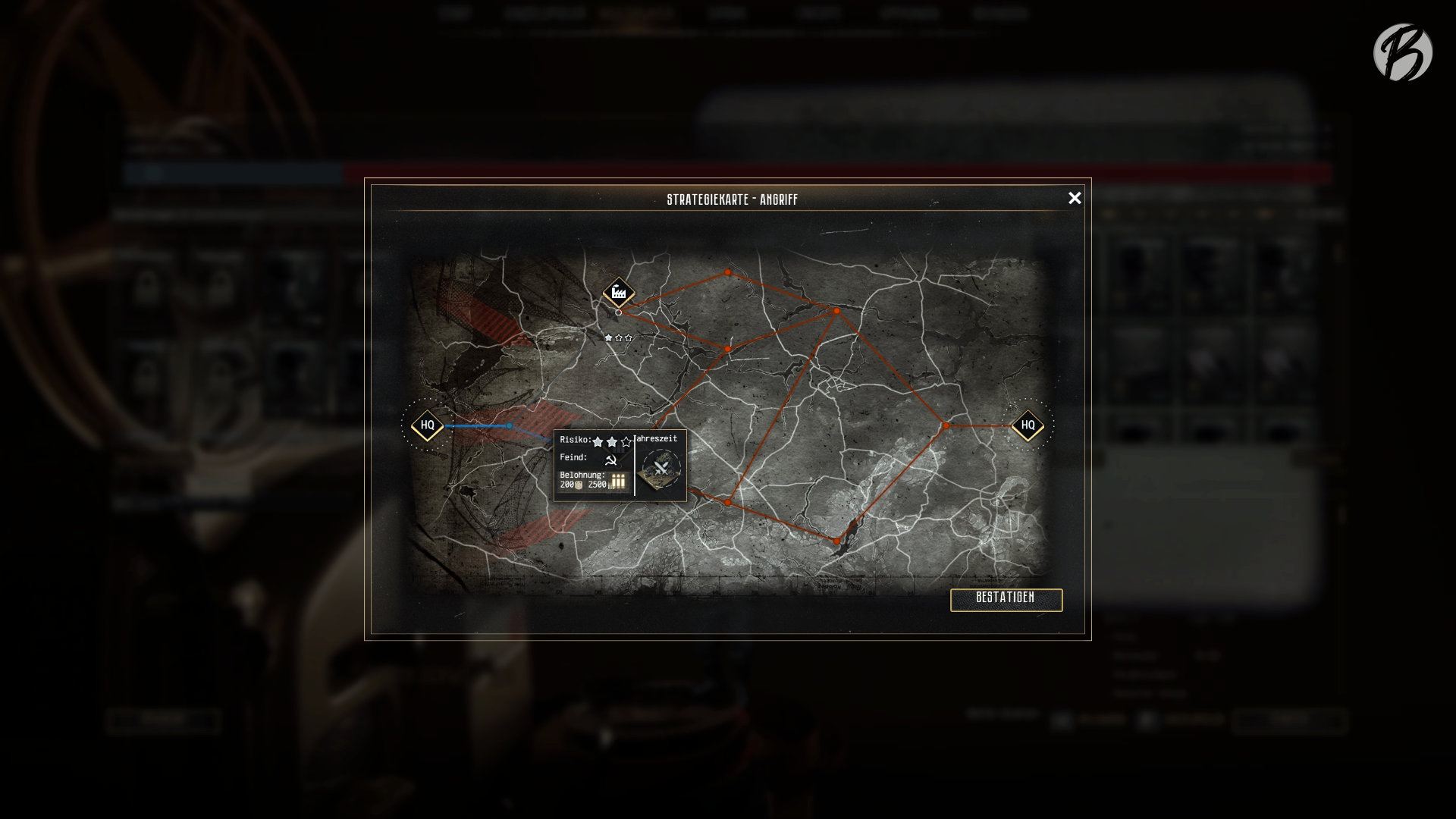Select the HQ marker joined by a red route

pyautogui.click(x=1028, y=425)
